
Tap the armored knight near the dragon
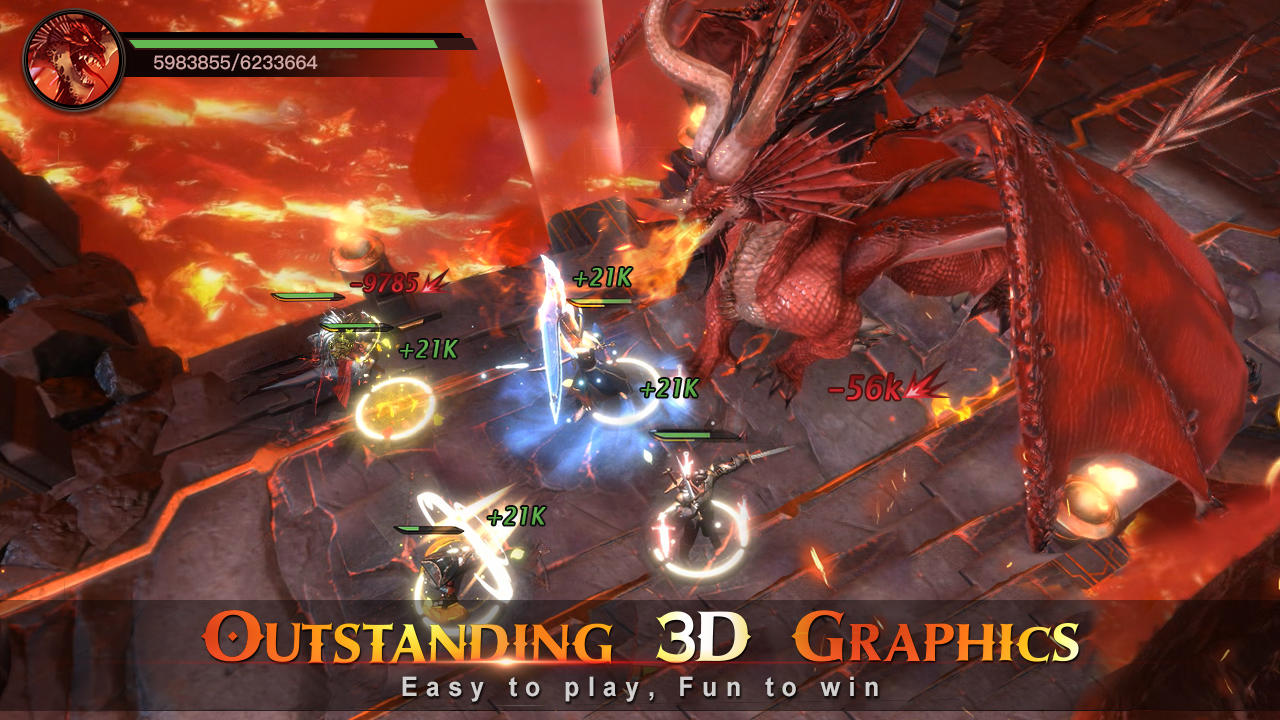pyautogui.click(x=700, y=500)
